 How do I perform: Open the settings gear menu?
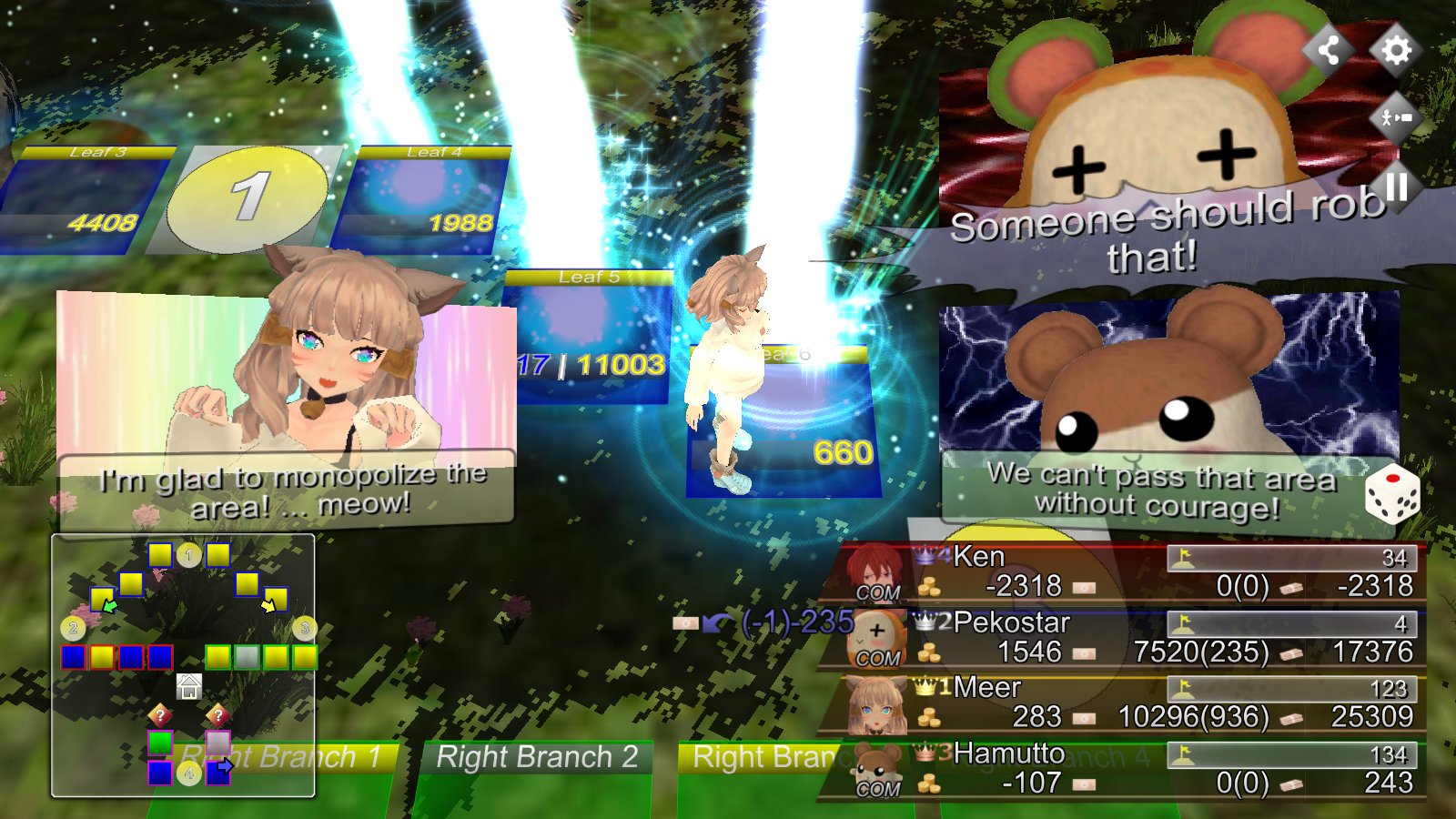coord(1396,49)
